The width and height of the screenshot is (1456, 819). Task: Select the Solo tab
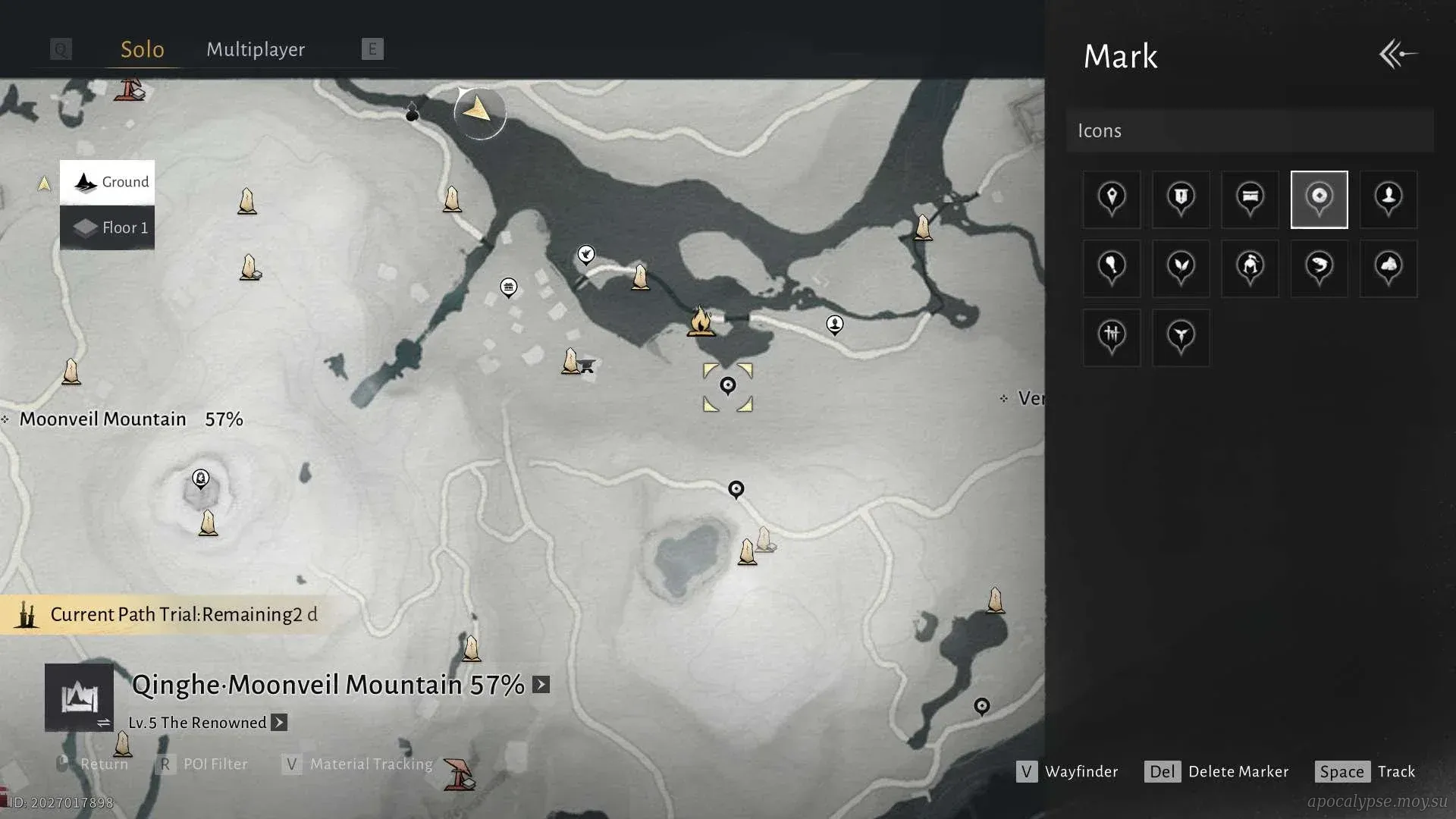pyautogui.click(x=143, y=49)
